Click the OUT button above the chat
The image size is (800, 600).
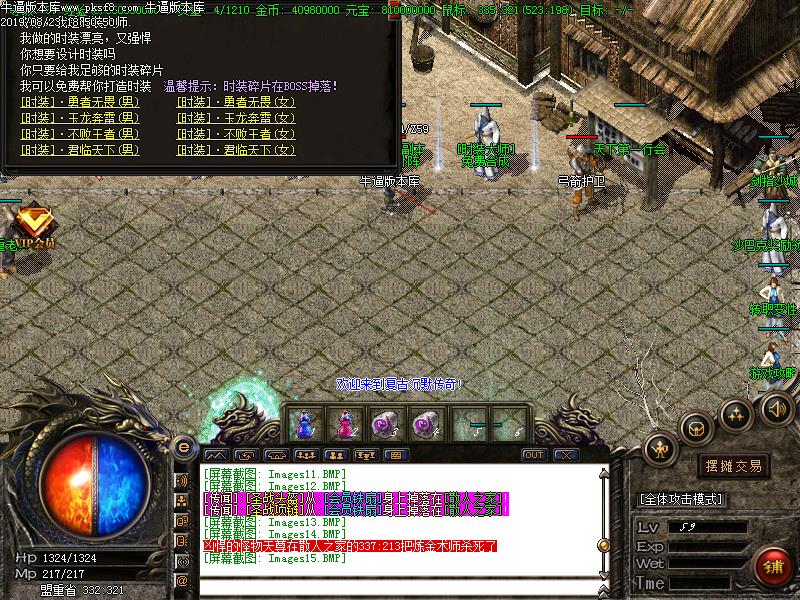(534, 455)
